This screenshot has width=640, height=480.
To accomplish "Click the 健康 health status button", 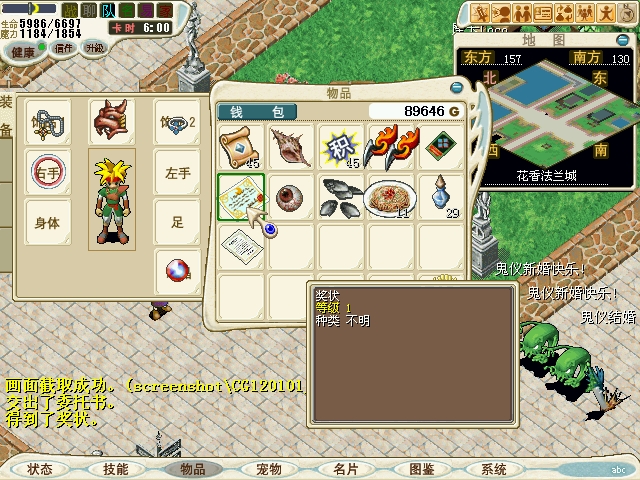I will click(22, 50).
